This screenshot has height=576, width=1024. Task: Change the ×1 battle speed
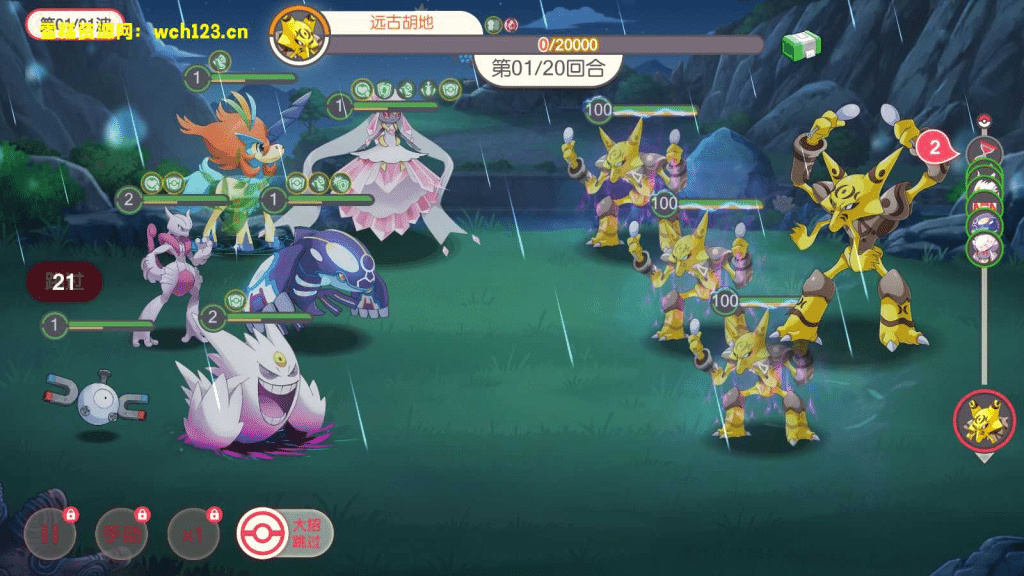194,533
